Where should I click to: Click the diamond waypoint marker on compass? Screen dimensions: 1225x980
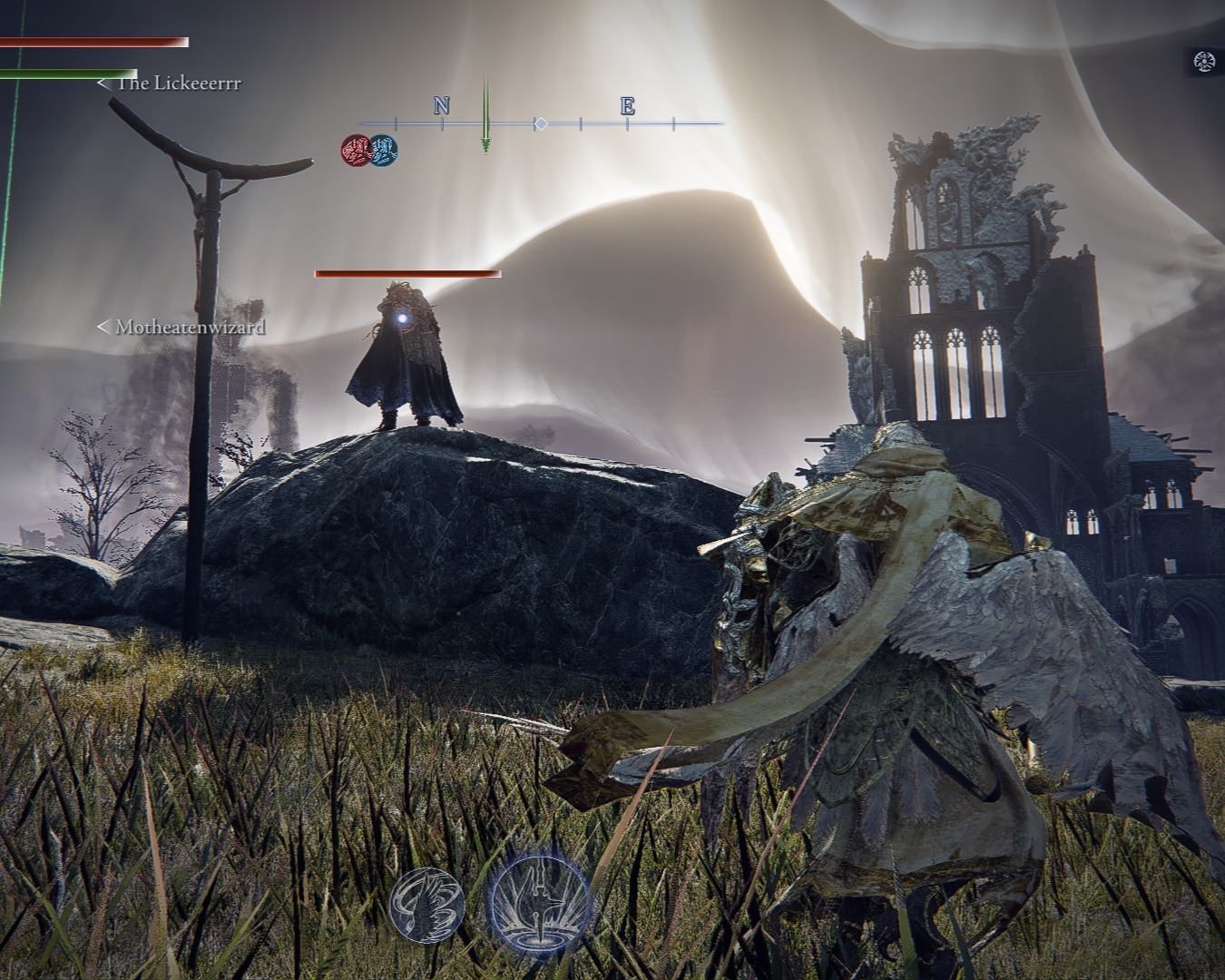click(541, 122)
